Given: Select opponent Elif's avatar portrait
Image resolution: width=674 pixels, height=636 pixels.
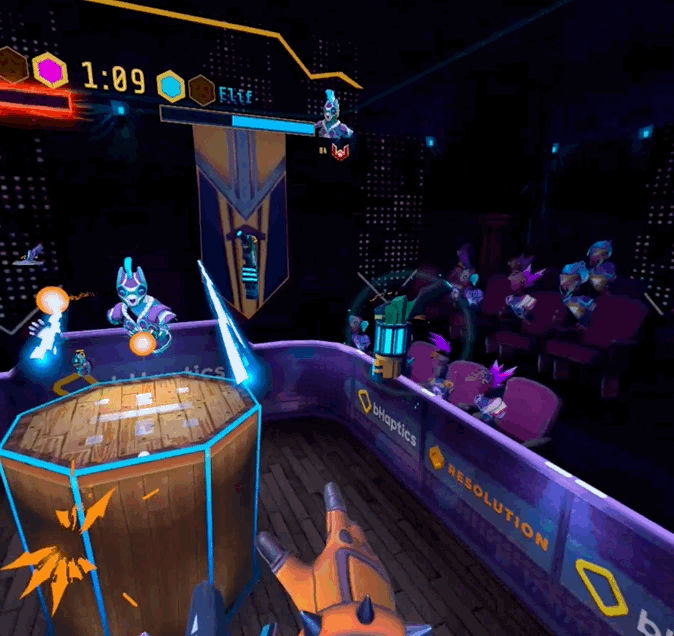Looking at the screenshot, I should click(333, 117).
